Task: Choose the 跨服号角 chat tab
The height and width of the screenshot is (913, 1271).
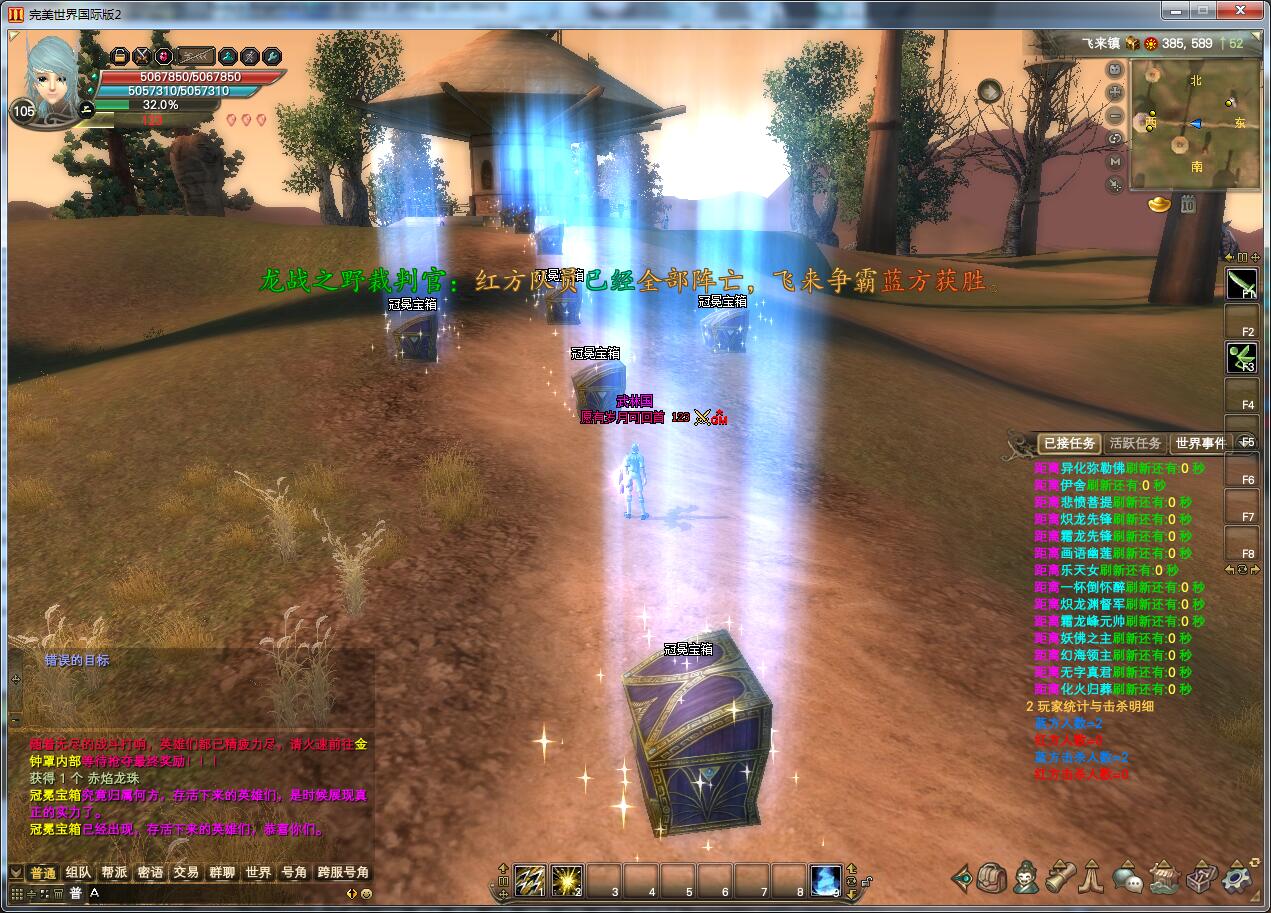Action: 343,872
